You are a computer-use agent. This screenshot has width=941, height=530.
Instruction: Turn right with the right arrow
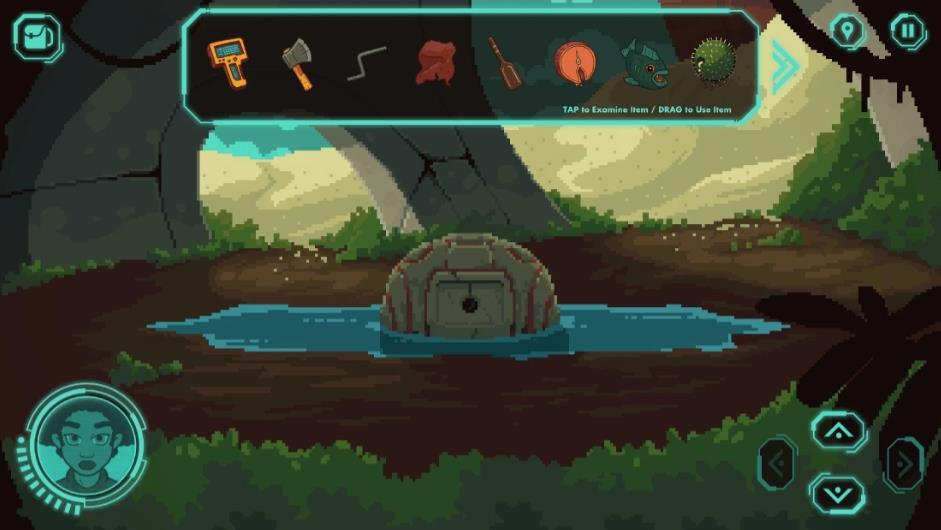(904, 463)
